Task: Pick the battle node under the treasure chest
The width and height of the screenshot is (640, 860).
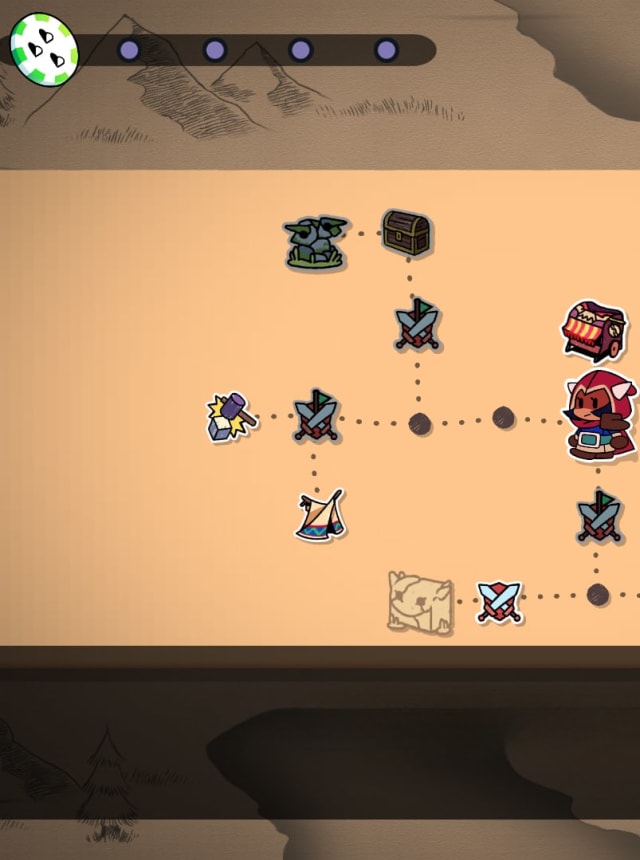Action: [417, 325]
